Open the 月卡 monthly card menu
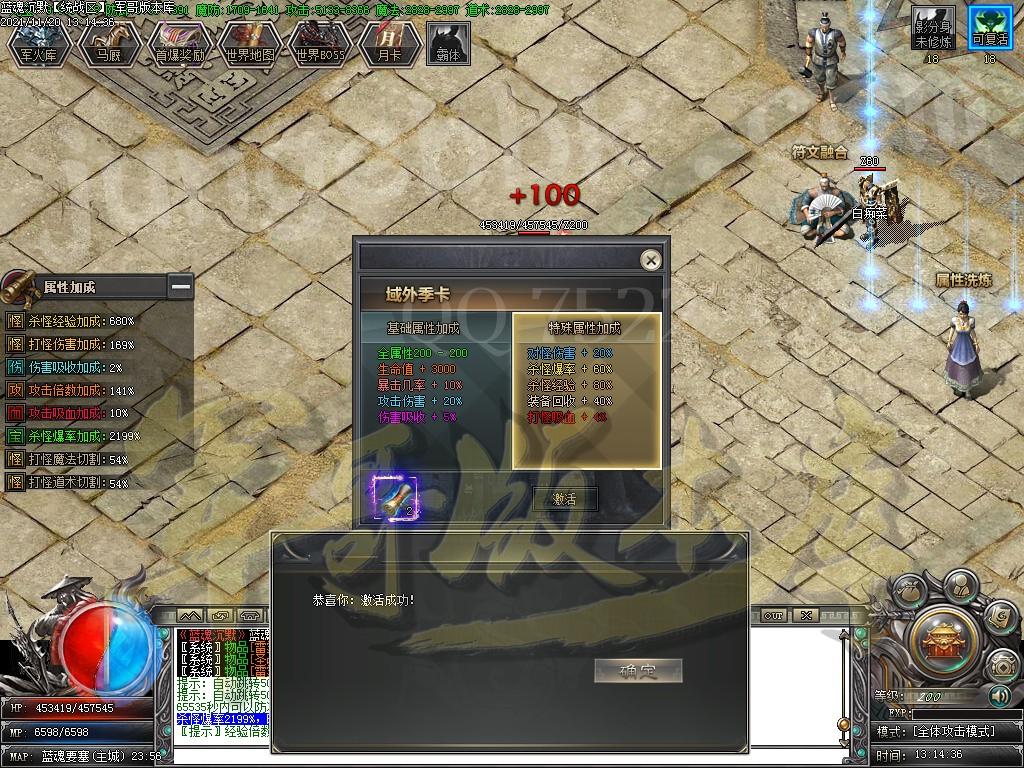The image size is (1024, 768). pos(389,46)
